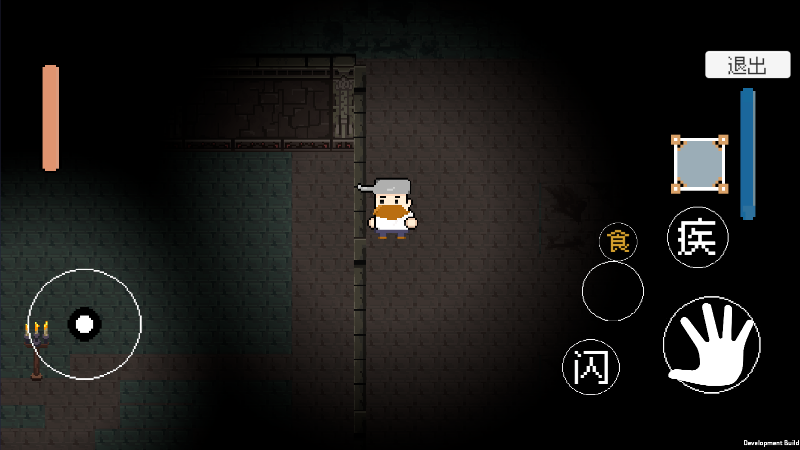The height and width of the screenshot is (450, 800).
Task: Touch the virtual joystick knob
Action: click(x=85, y=323)
